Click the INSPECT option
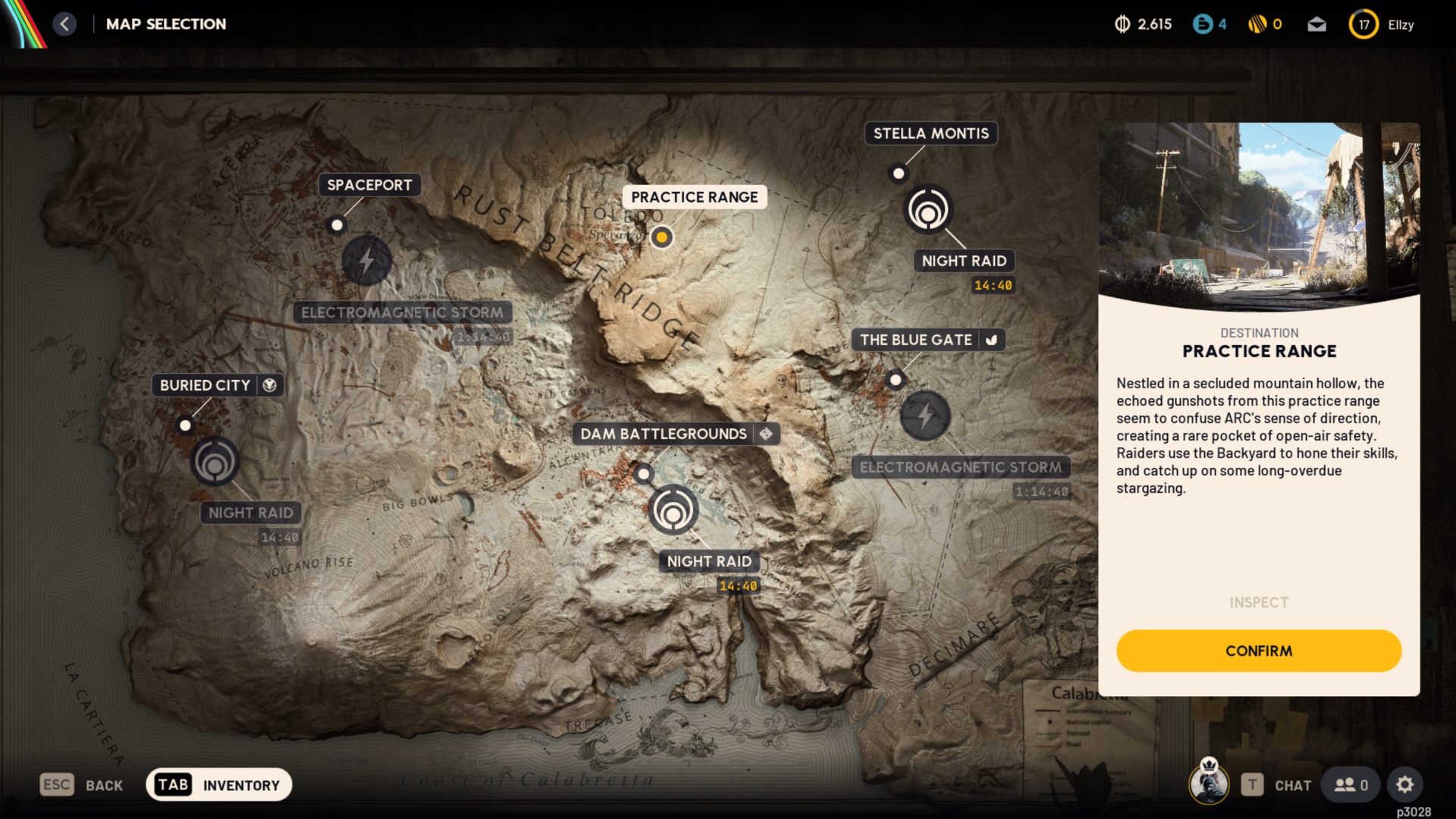 1259,602
